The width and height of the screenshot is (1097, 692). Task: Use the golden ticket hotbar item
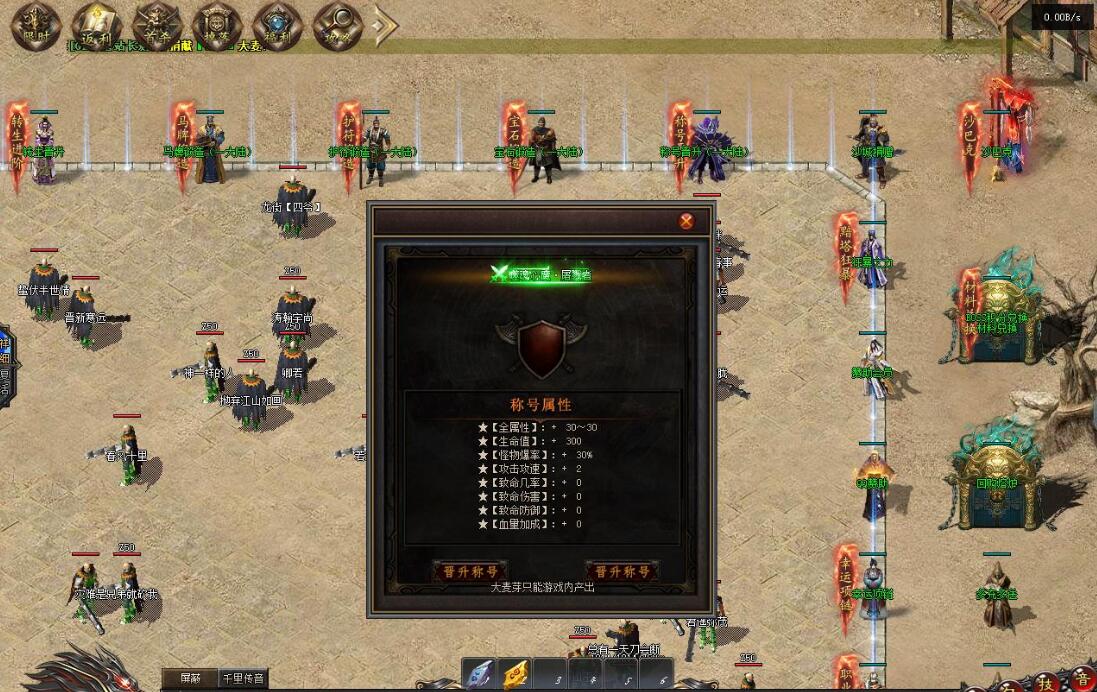point(515,674)
